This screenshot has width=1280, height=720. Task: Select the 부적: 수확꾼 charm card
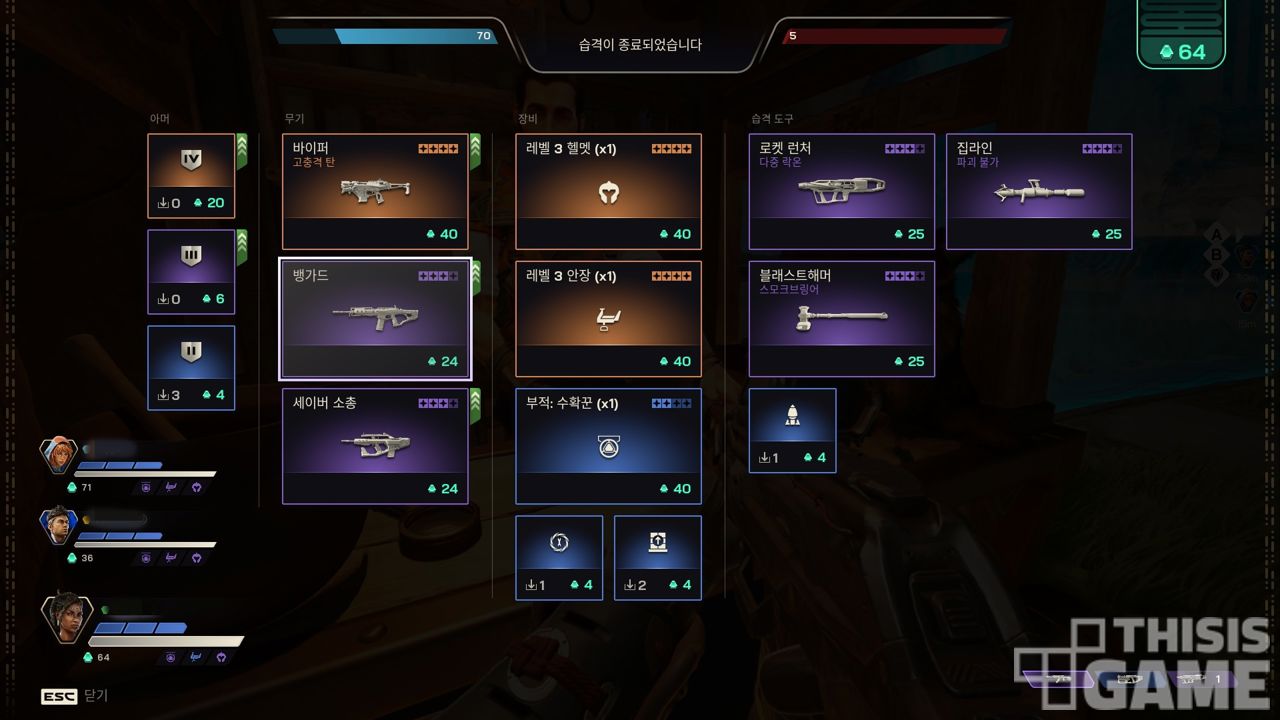click(608, 446)
